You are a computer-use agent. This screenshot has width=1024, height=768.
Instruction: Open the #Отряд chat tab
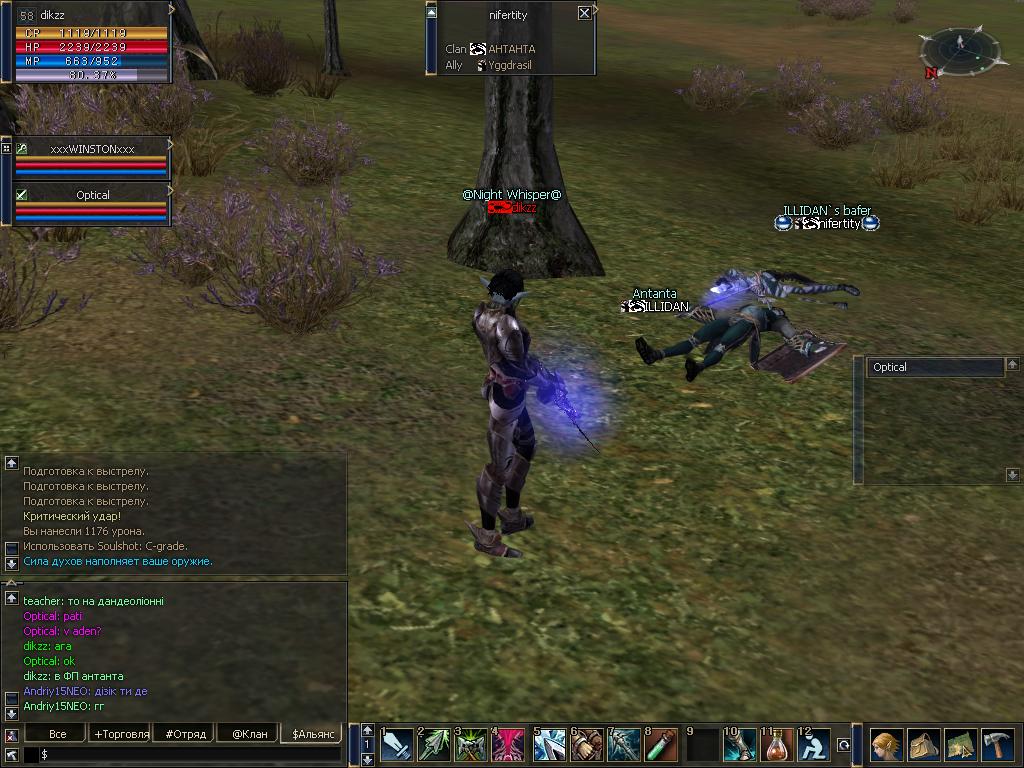(x=185, y=734)
